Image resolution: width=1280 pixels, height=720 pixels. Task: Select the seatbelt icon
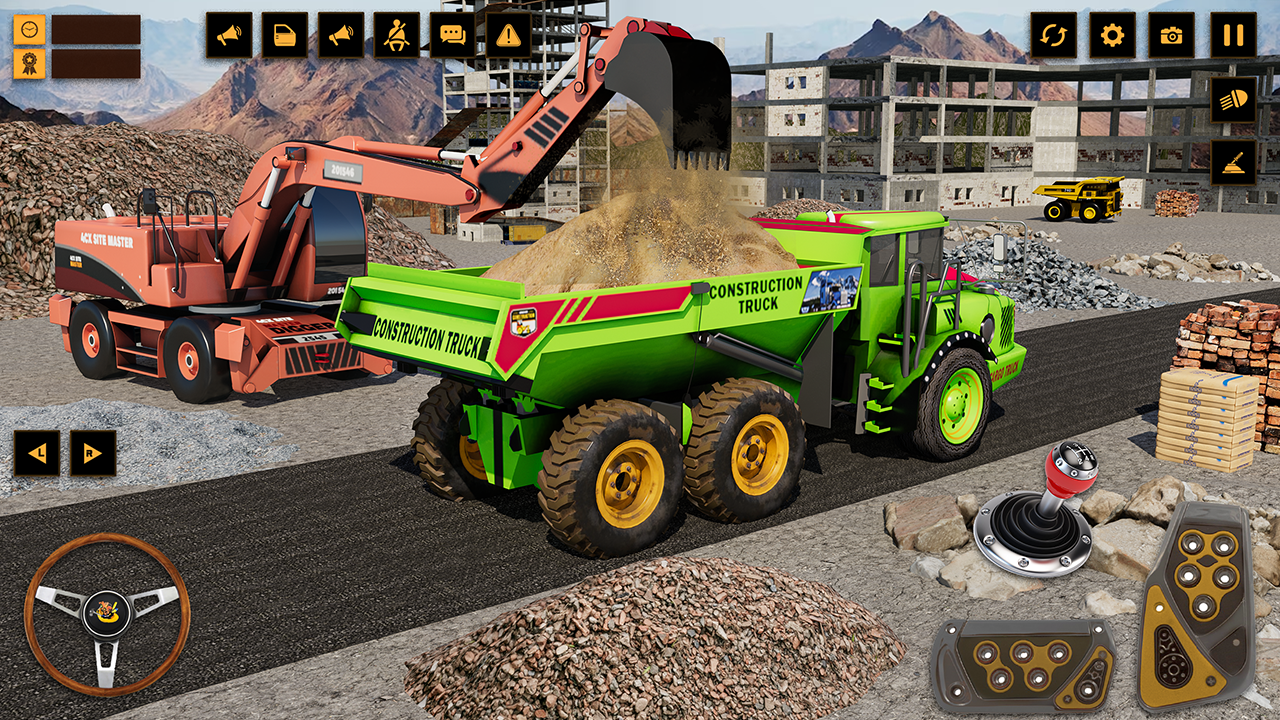(396, 33)
